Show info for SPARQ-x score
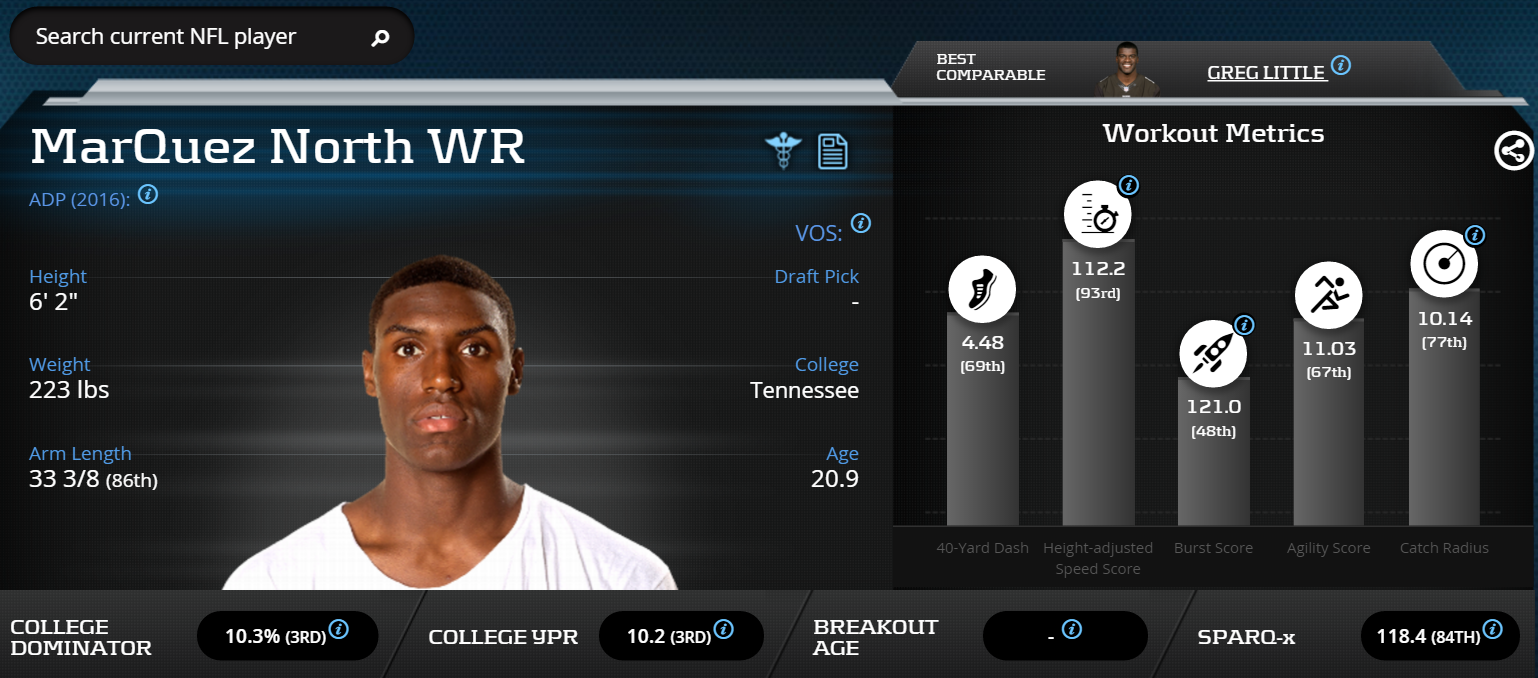1538x678 pixels. coord(1492,629)
